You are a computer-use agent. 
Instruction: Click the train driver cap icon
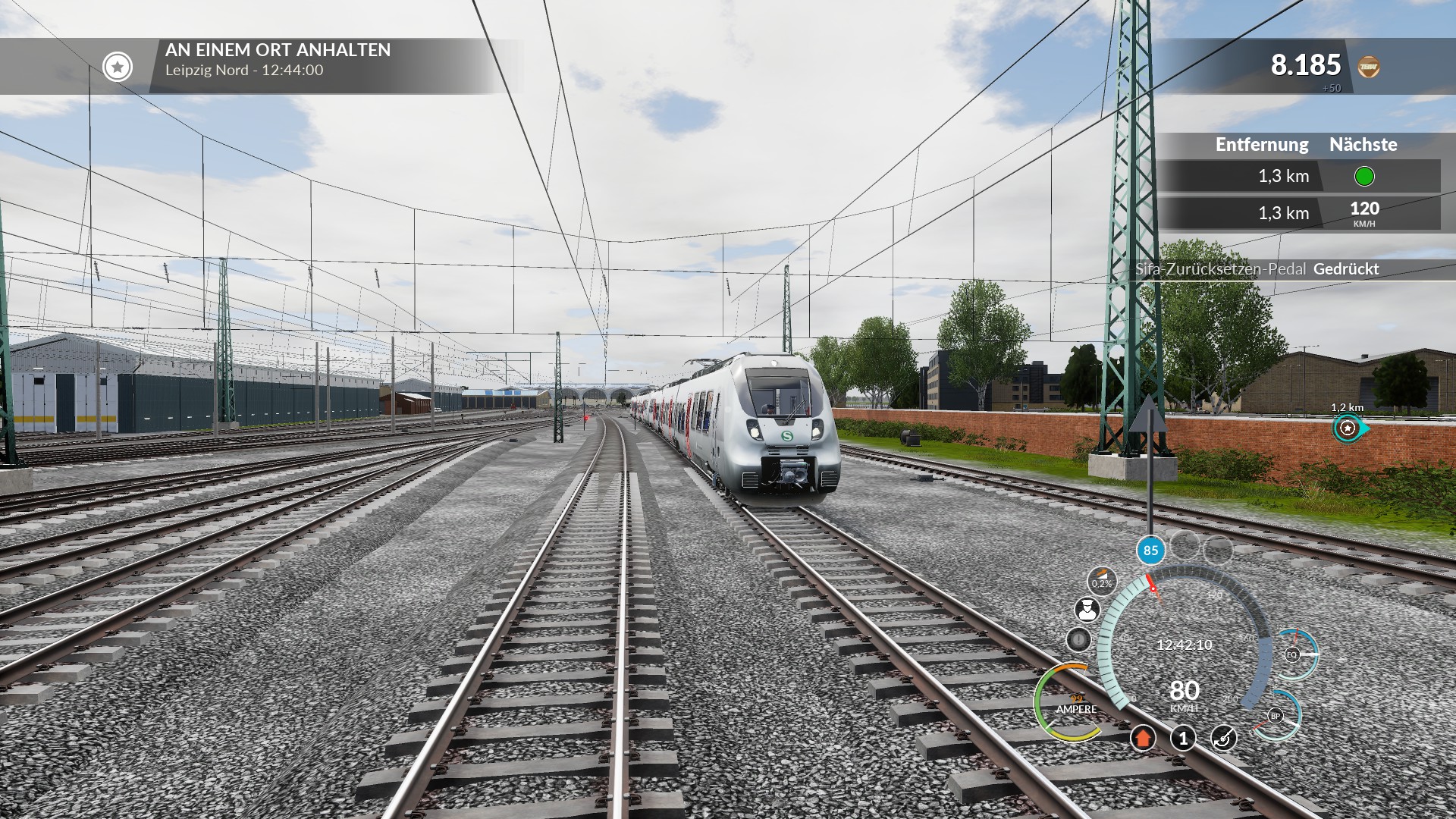coord(1087,610)
